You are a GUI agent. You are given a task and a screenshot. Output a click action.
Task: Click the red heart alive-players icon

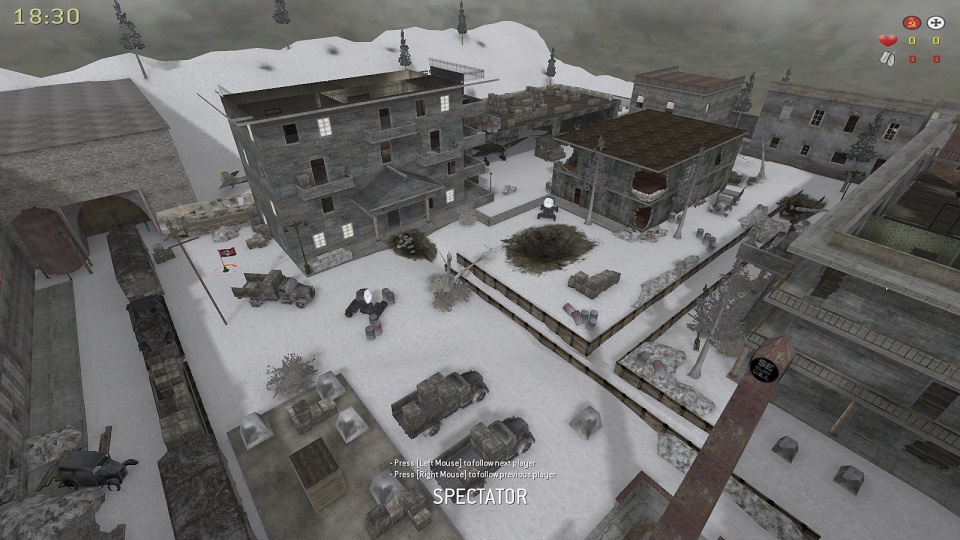(887, 40)
